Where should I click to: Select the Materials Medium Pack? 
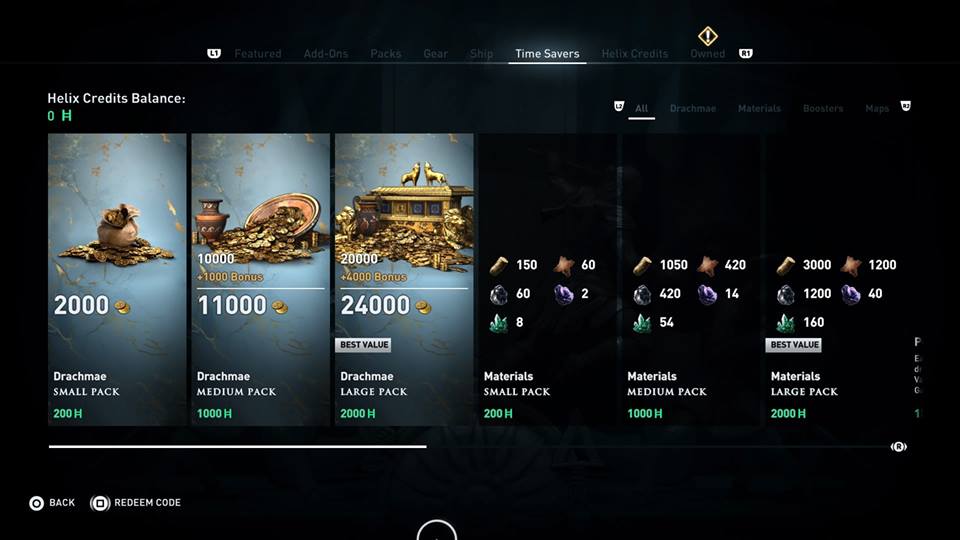coord(691,280)
